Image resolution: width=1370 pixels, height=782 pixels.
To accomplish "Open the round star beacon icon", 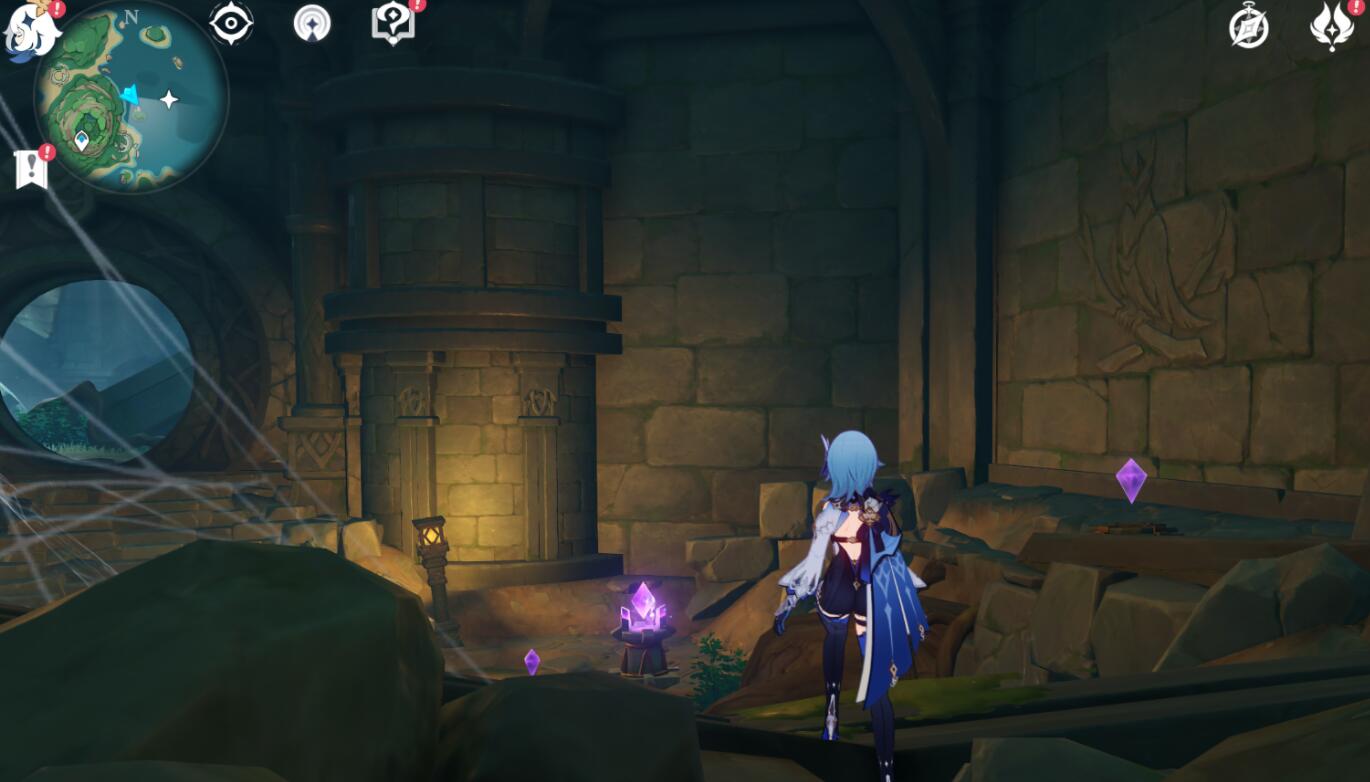I will 312,23.
